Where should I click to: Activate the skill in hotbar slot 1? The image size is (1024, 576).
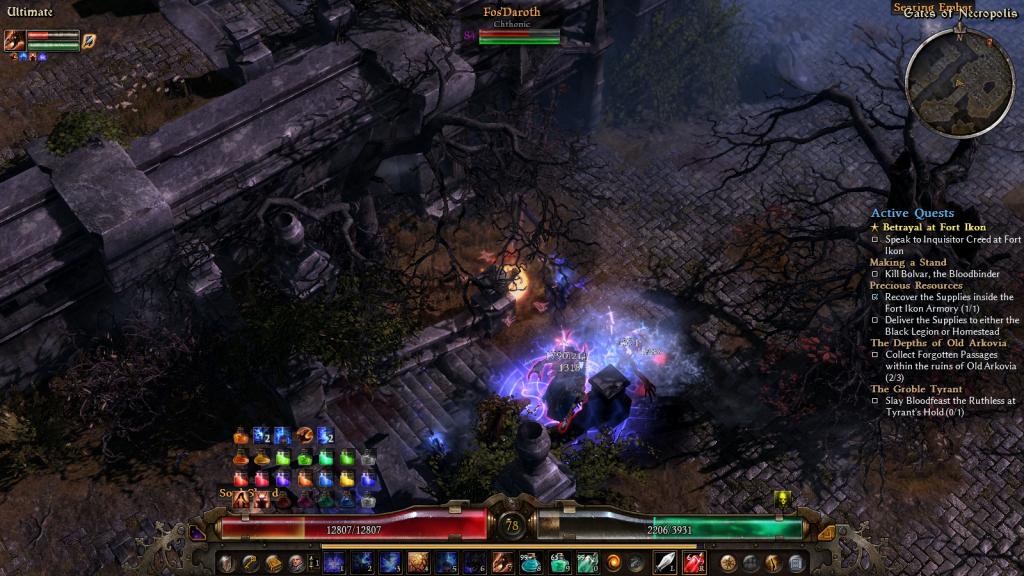pyautogui.click(x=332, y=562)
